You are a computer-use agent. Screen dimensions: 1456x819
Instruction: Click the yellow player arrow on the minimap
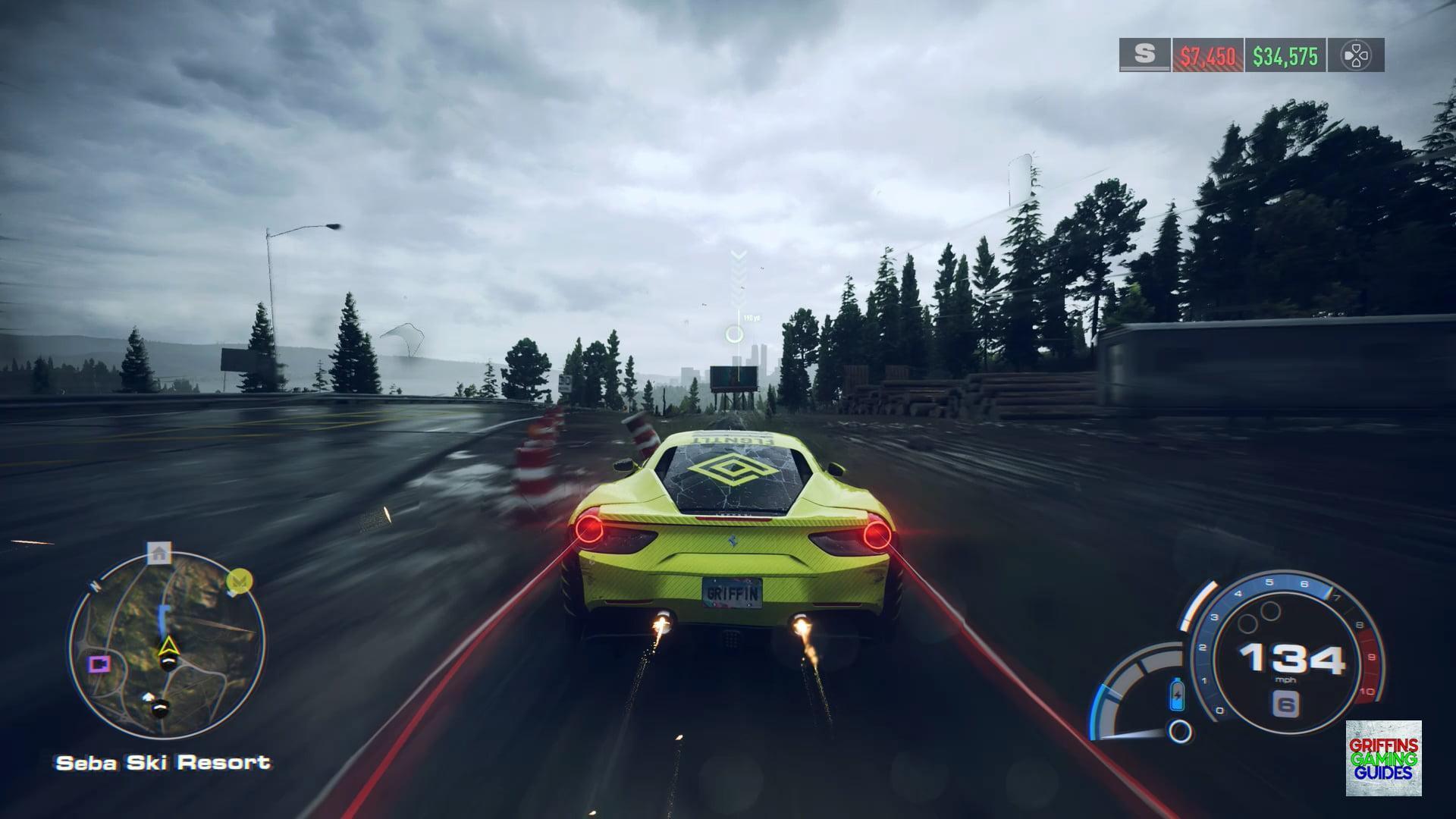point(168,647)
